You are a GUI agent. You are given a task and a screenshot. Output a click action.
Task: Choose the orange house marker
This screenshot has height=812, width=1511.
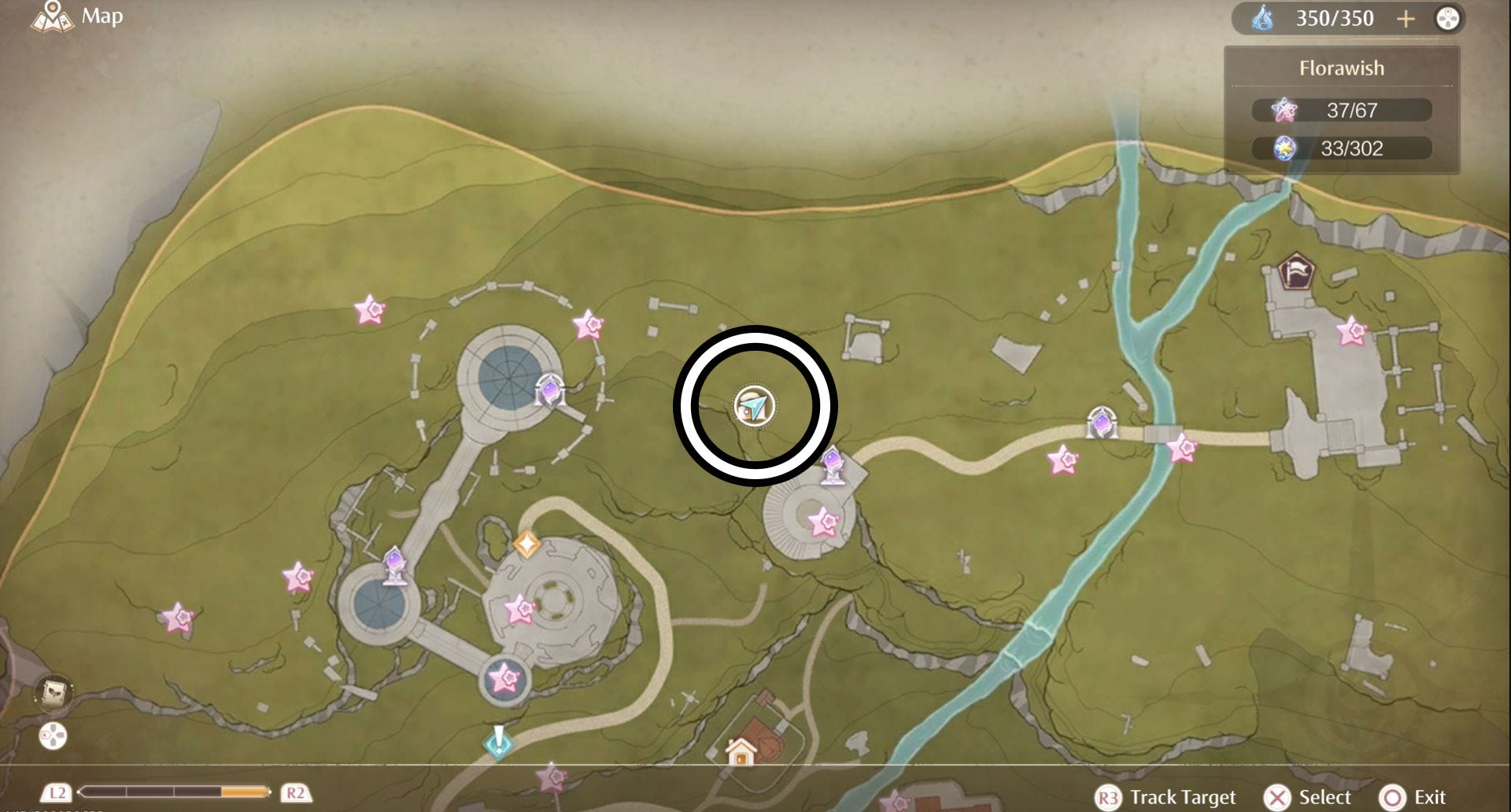(x=741, y=752)
